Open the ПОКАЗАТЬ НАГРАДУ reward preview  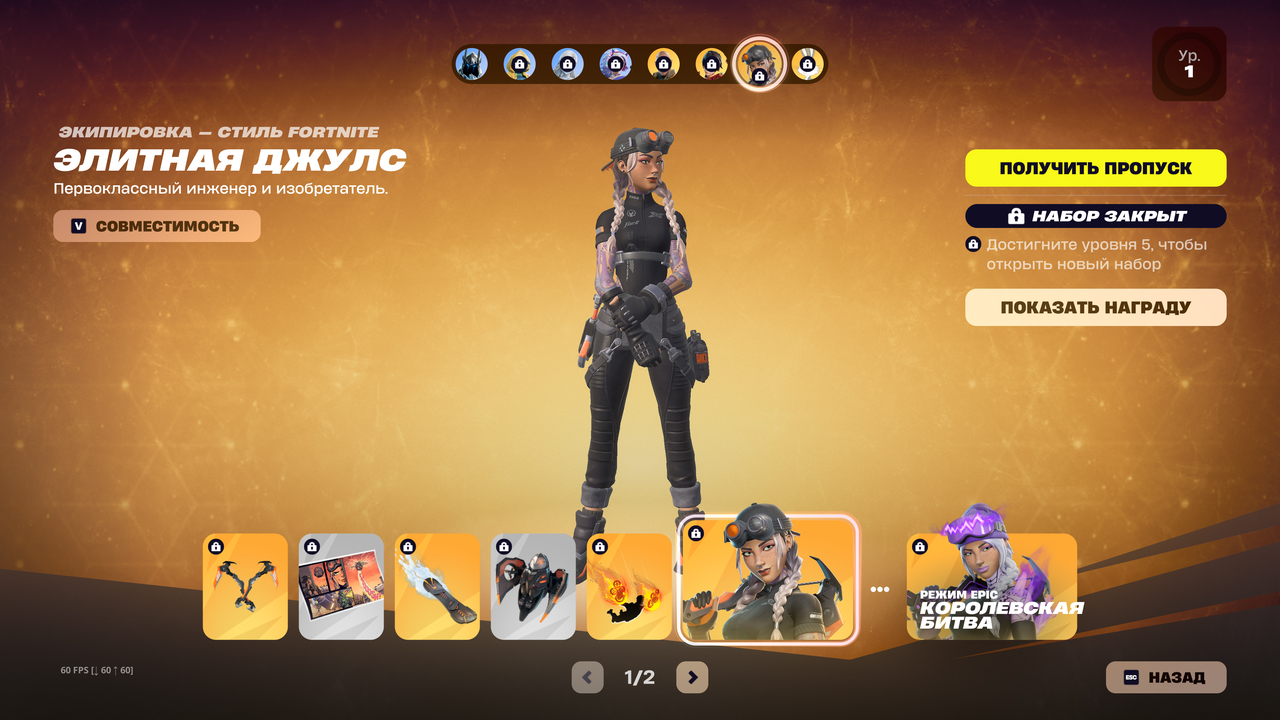coord(1095,308)
